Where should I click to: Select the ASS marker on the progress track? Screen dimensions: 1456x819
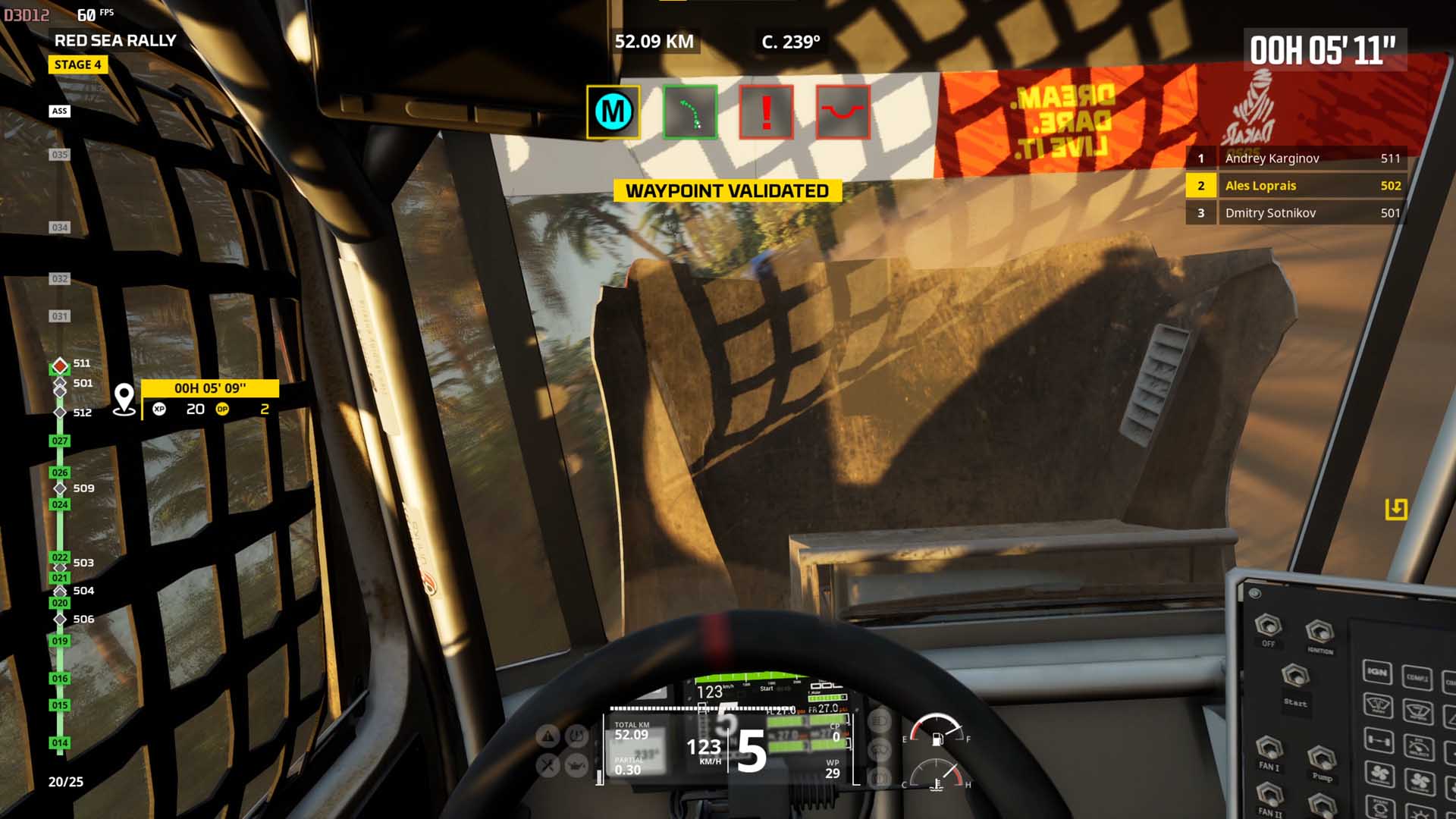coord(60,111)
